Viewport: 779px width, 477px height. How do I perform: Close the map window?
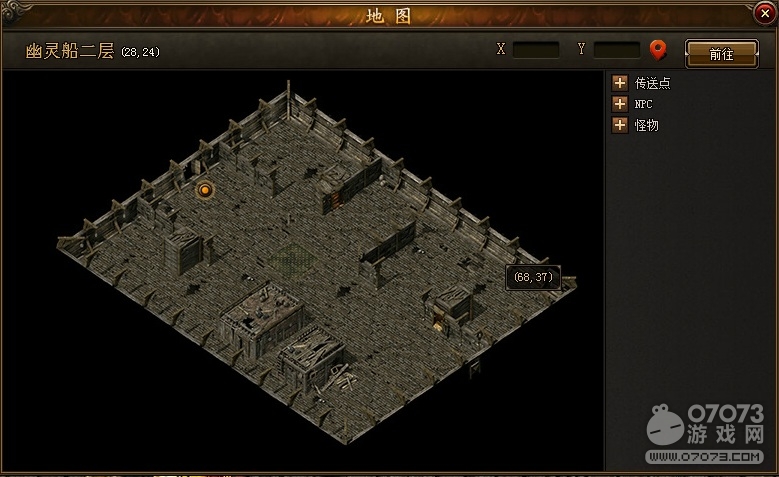pyautogui.click(x=765, y=14)
